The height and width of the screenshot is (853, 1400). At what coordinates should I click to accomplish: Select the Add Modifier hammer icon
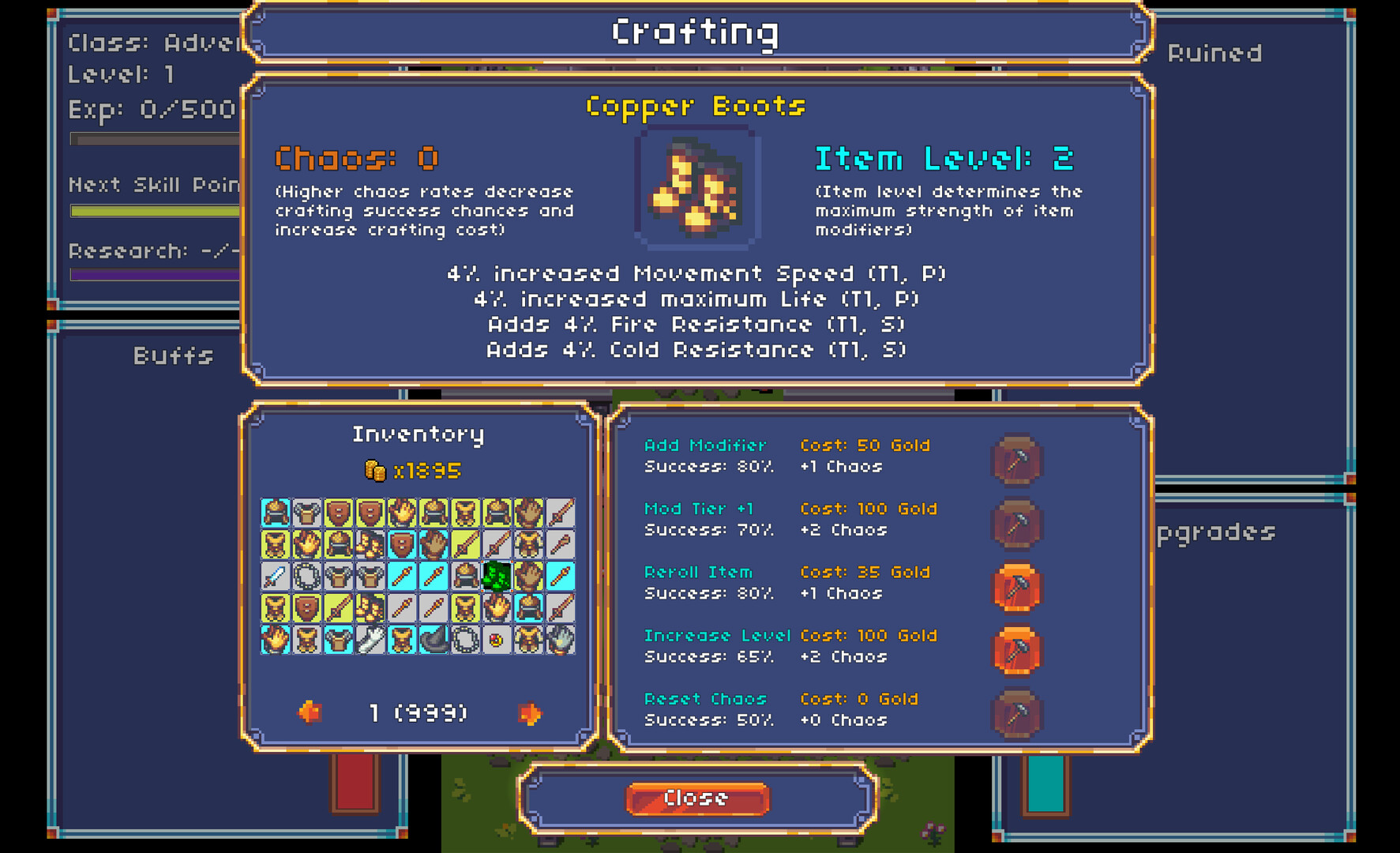pos(1017,460)
